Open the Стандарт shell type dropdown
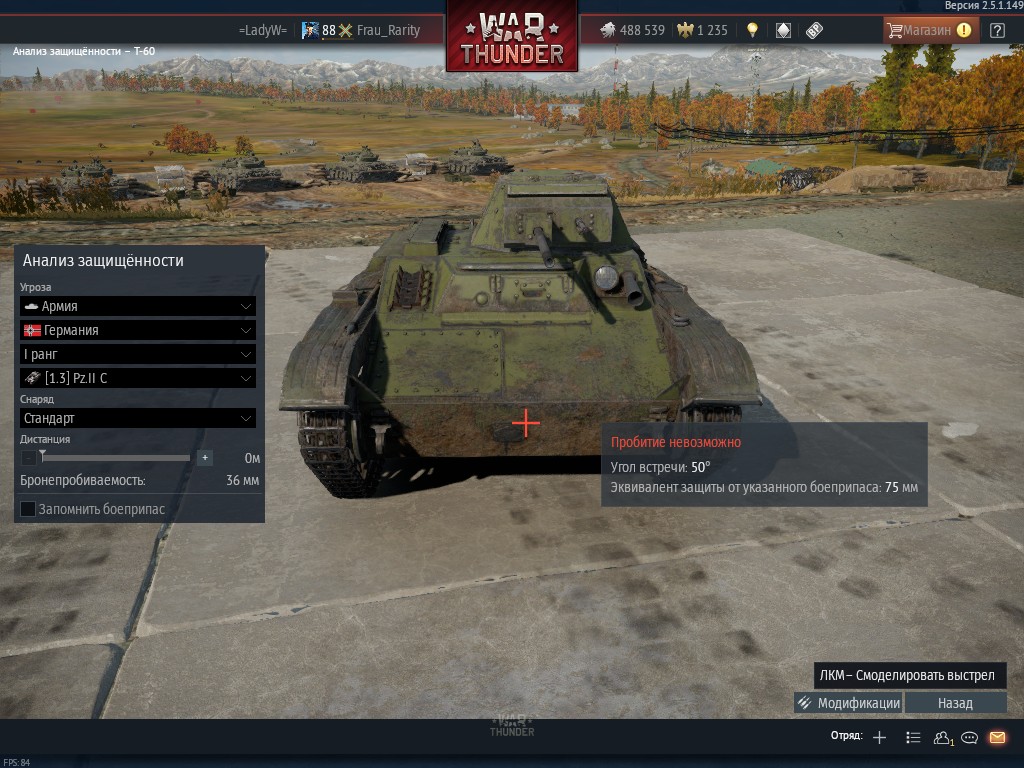The image size is (1024, 768). (138, 418)
